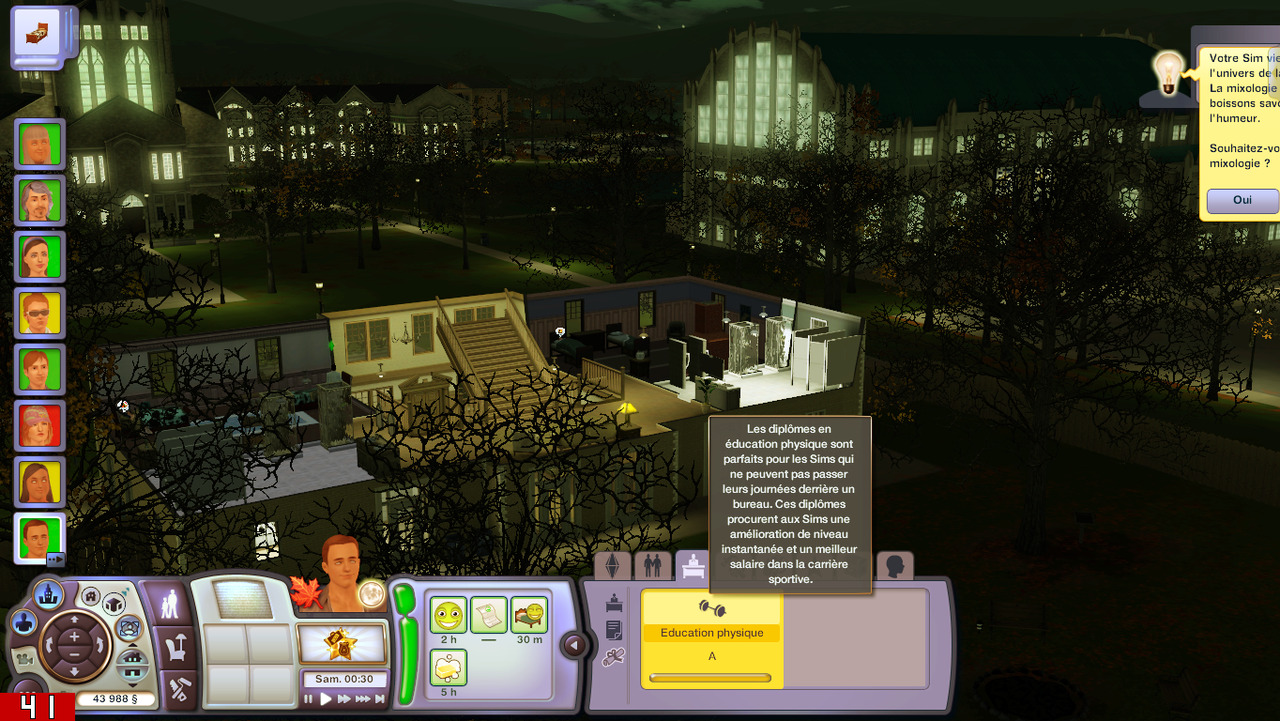Screen dimensions: 1280x721
Task: Zoom in with the camera plus button
Action: pos(74,636)
